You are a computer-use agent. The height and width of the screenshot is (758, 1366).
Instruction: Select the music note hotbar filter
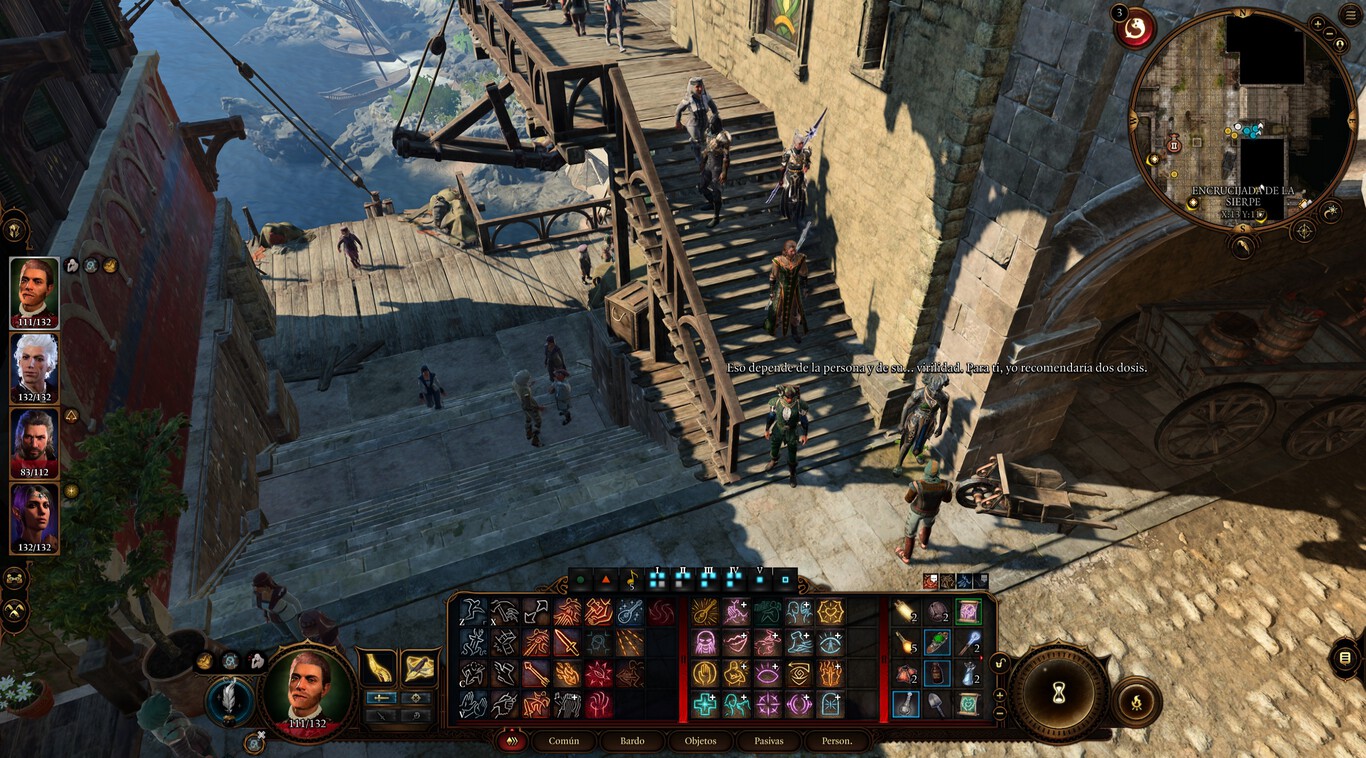click(631, 580)
